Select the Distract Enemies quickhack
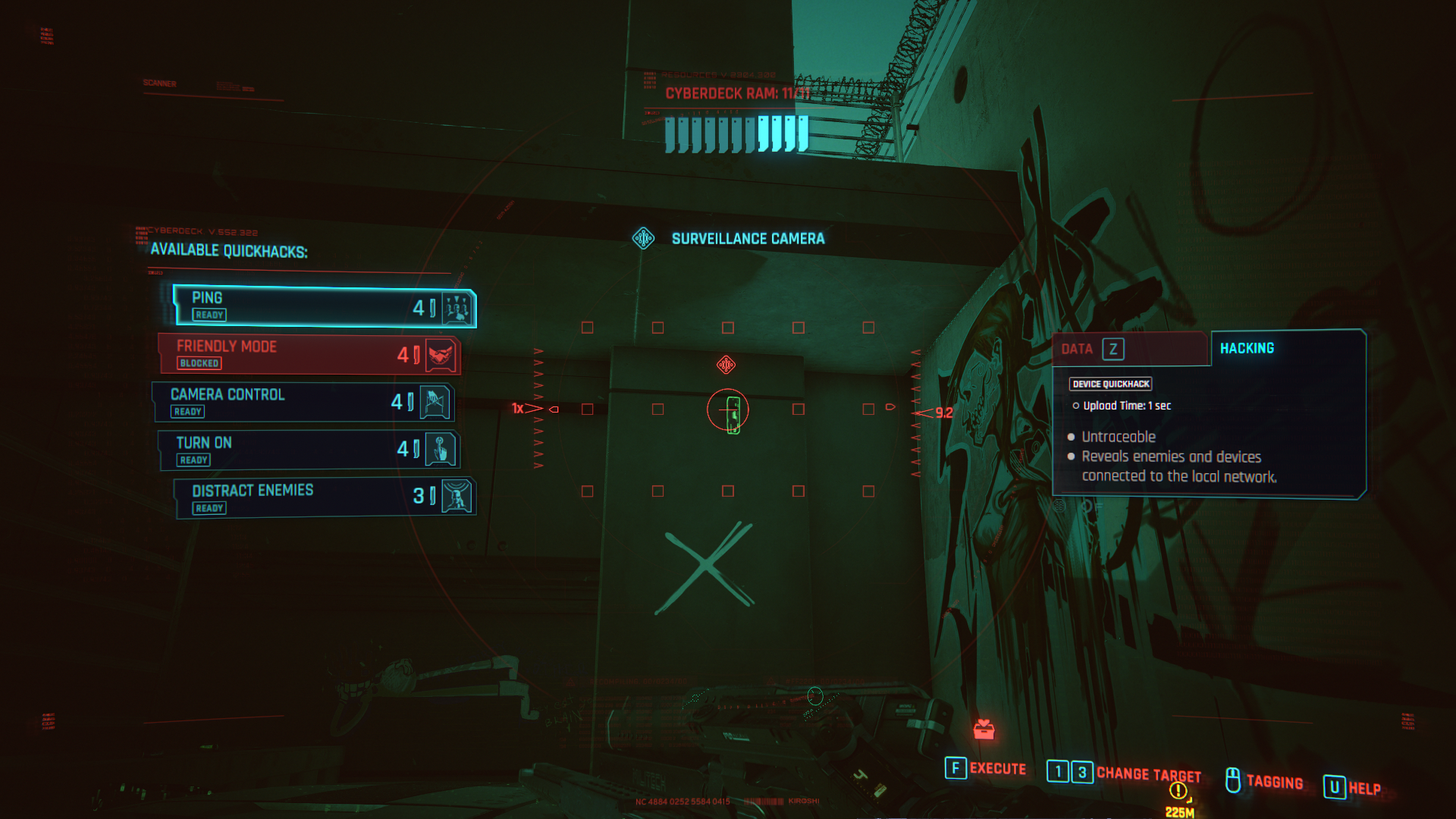This screenshot has height=819, width=1456. tap(325, 497)
